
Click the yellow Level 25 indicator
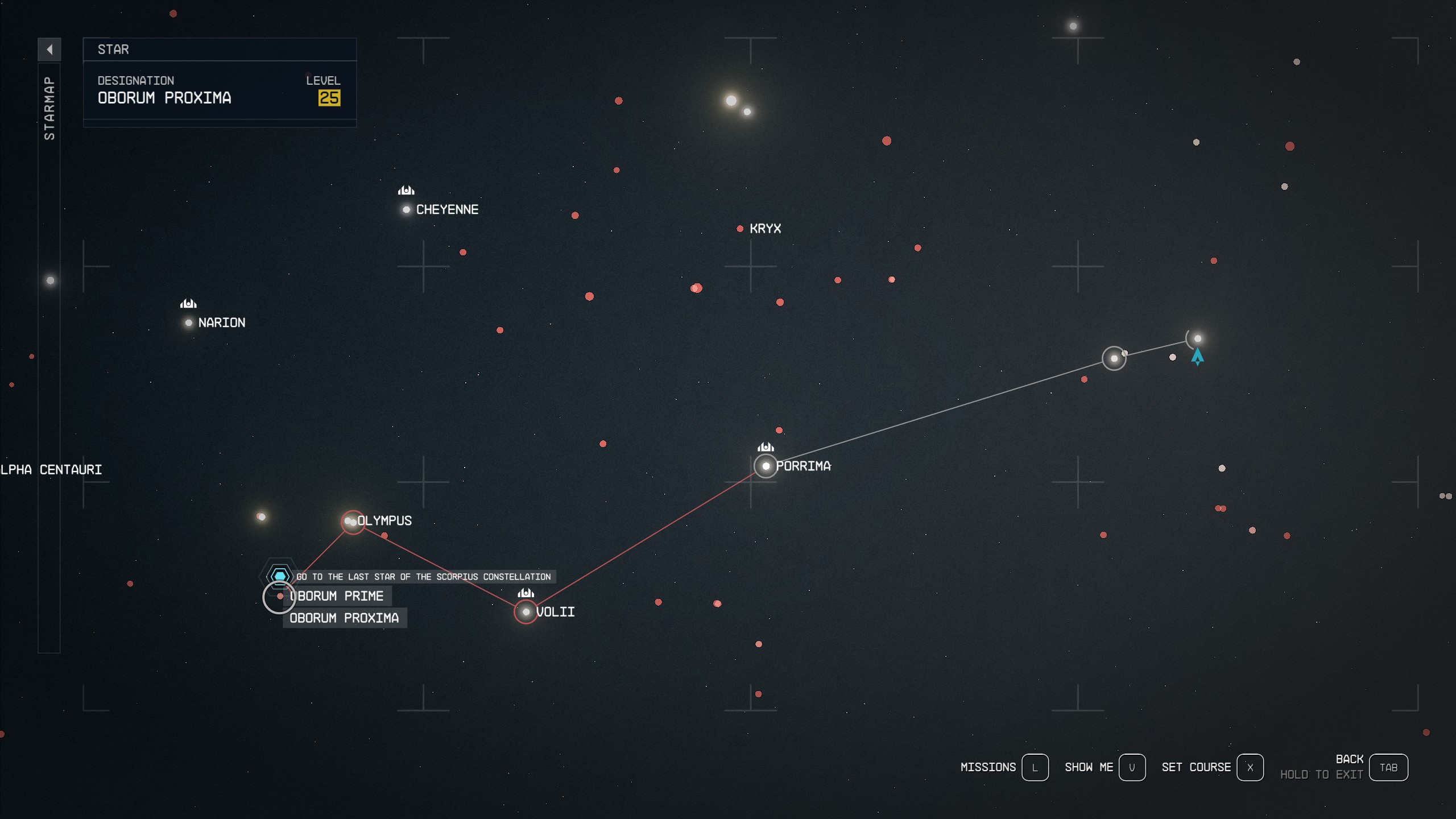tap(329, 98)
